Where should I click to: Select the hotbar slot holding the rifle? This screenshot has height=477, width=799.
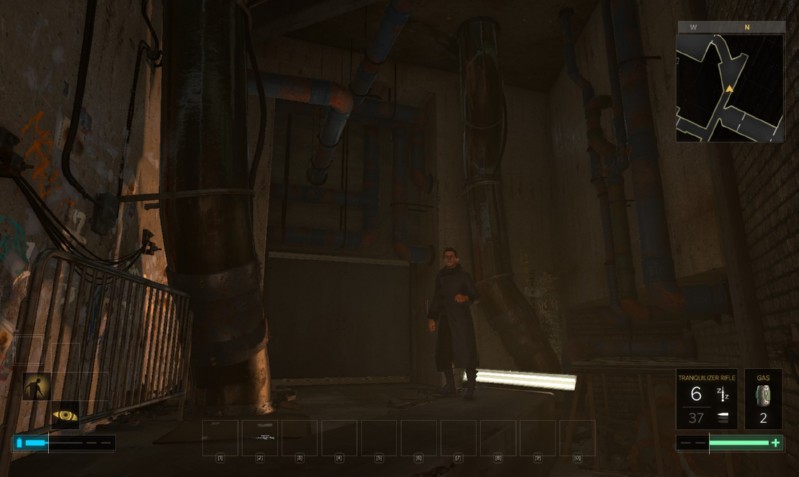coord(260,438)
